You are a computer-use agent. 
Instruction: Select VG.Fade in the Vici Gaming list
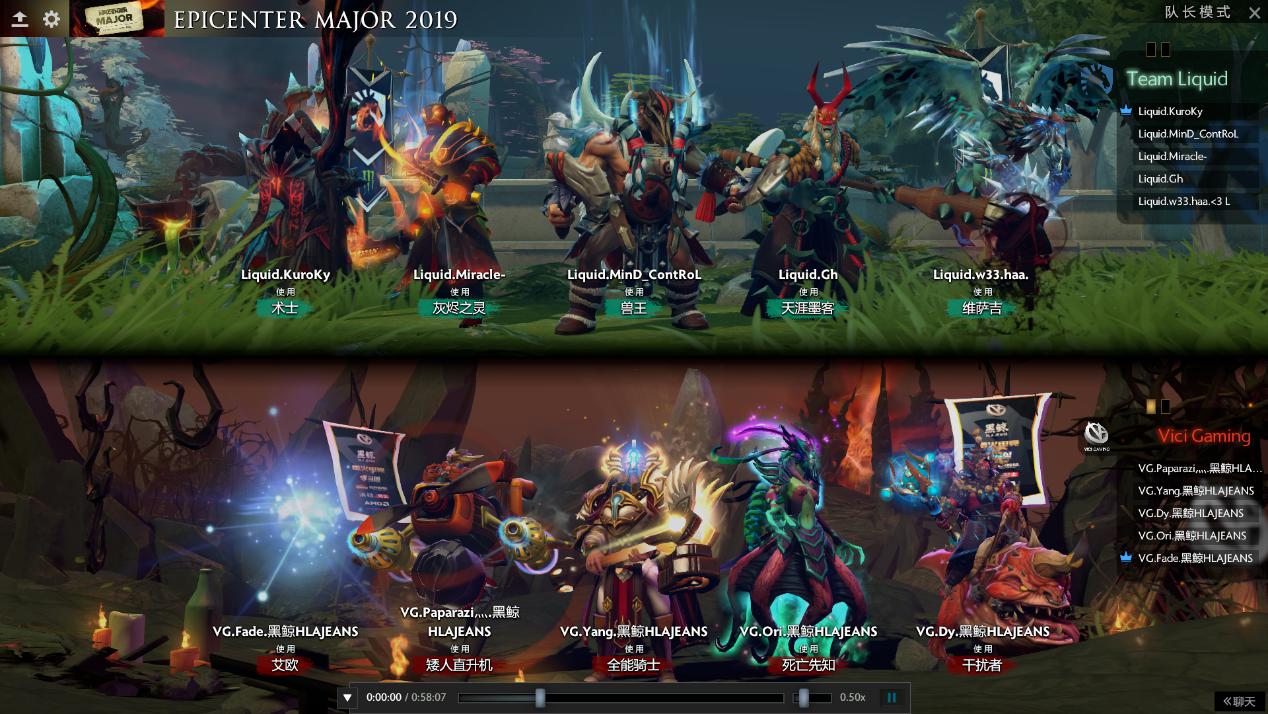coord(1194,558)
